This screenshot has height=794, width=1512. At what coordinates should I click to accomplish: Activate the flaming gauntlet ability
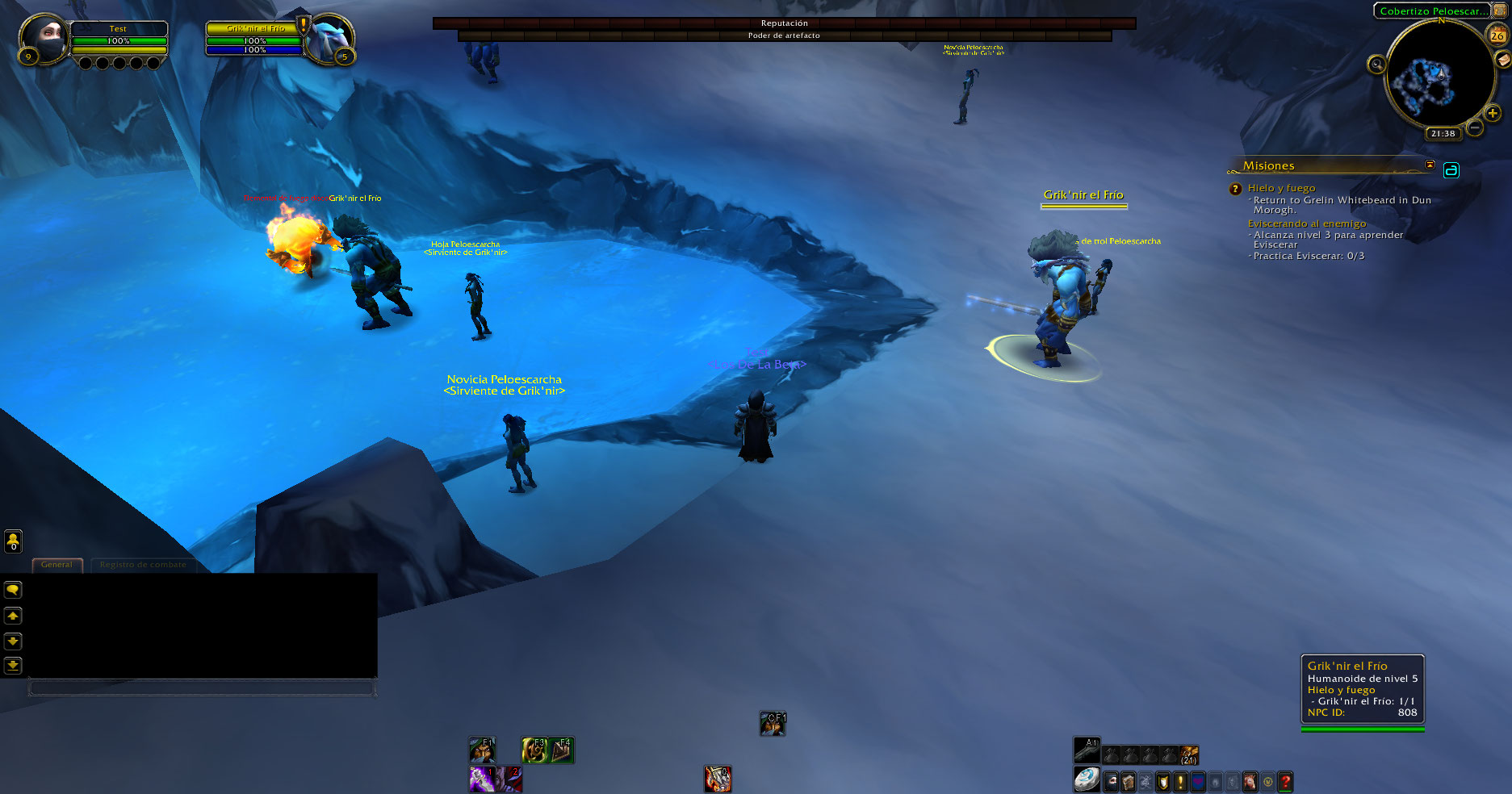(x=717, y=779)
